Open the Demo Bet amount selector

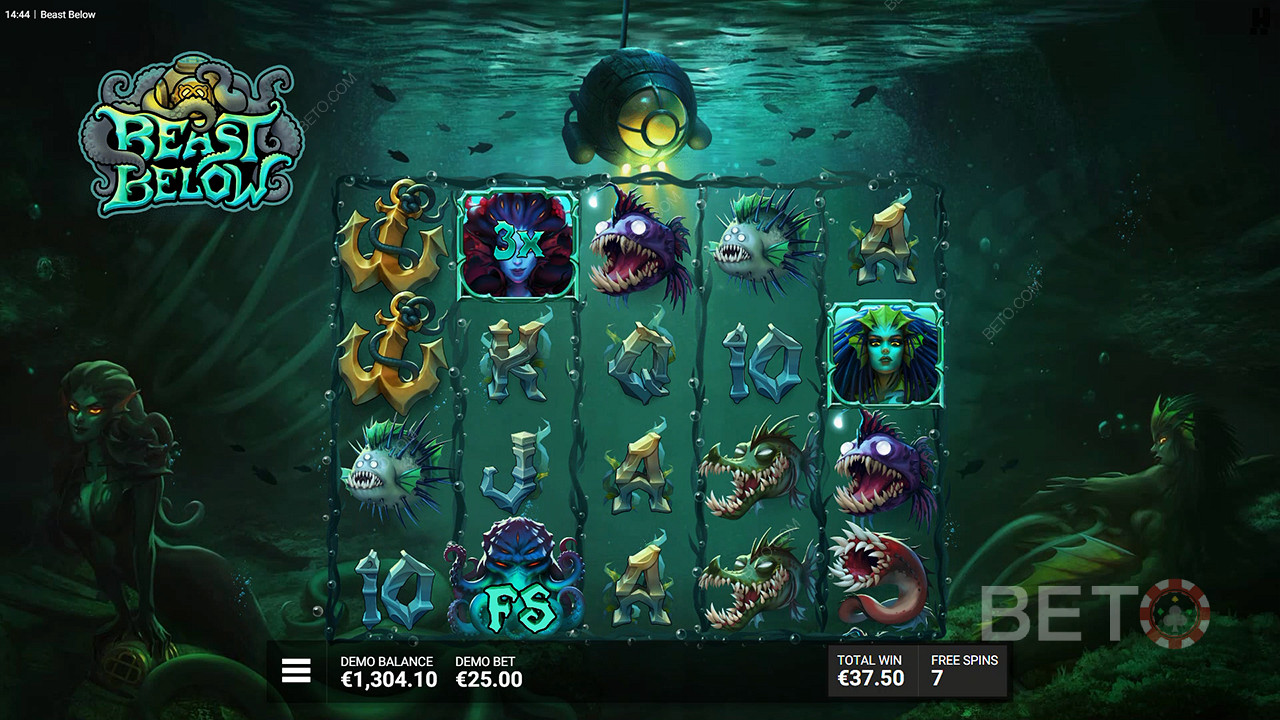[489, 671]
